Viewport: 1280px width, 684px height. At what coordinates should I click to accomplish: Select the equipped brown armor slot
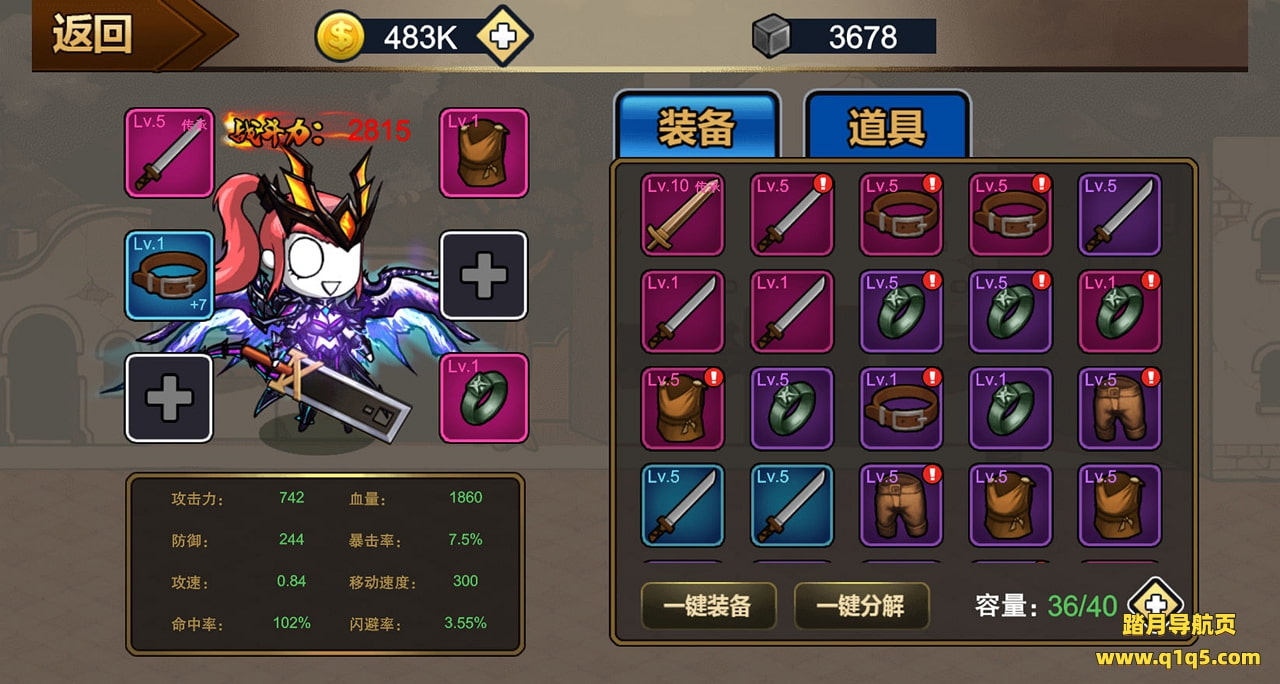click(484, 153)
